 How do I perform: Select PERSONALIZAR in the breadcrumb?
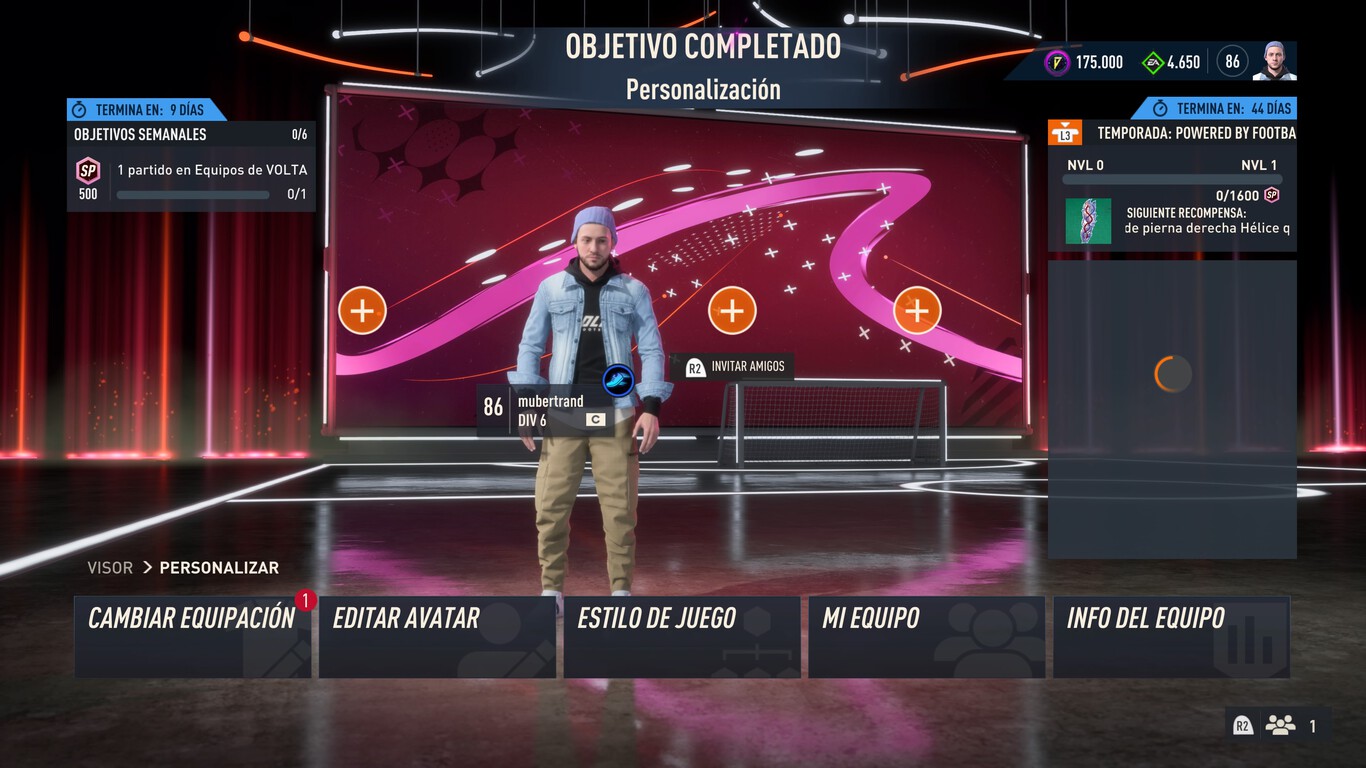pyautogui.click(x=219, y=567)
